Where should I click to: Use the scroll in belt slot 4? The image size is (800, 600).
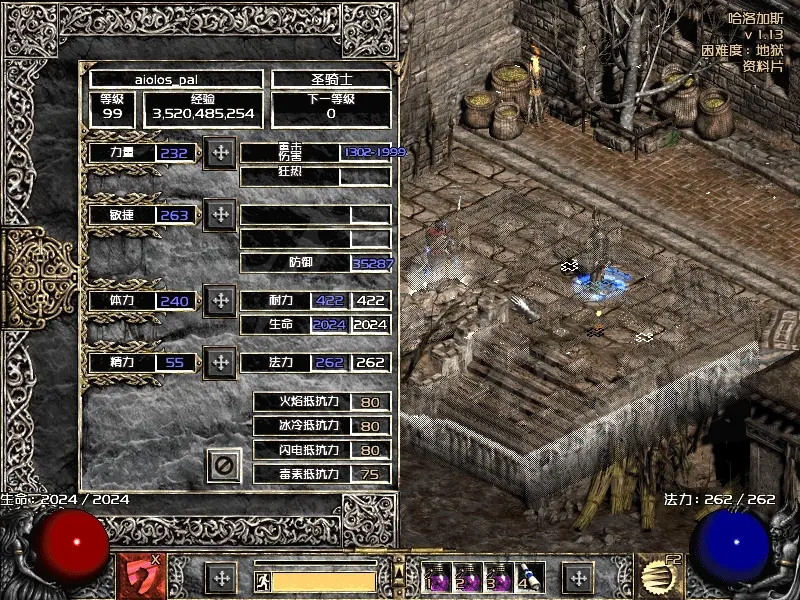pyautogui.click(x=526, y=577)
